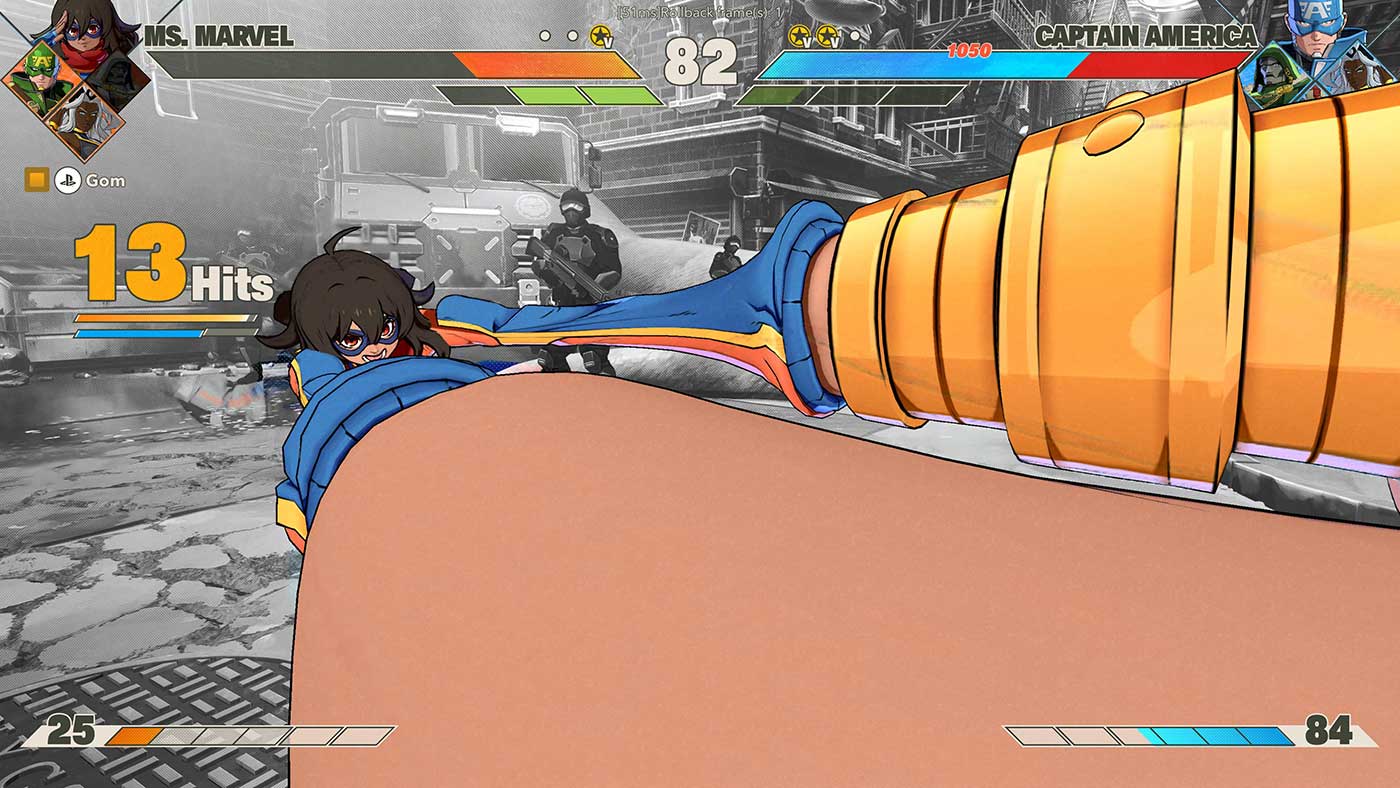
Task: Toggle the first star stock on Captain America's side
Action: click(x=798, y=35)
